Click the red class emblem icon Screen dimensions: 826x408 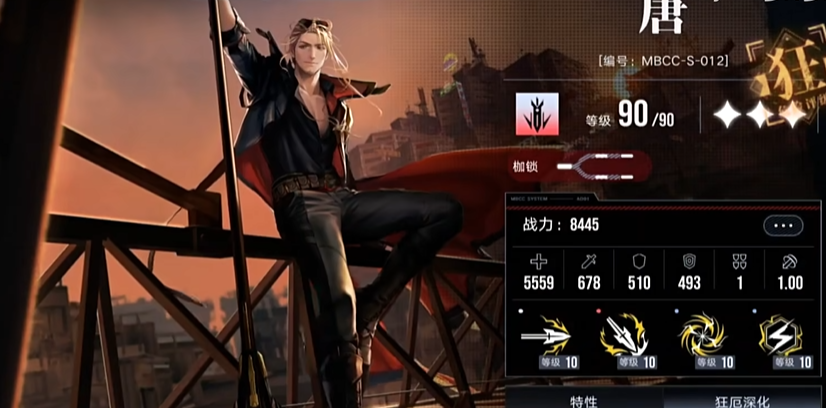539,116
